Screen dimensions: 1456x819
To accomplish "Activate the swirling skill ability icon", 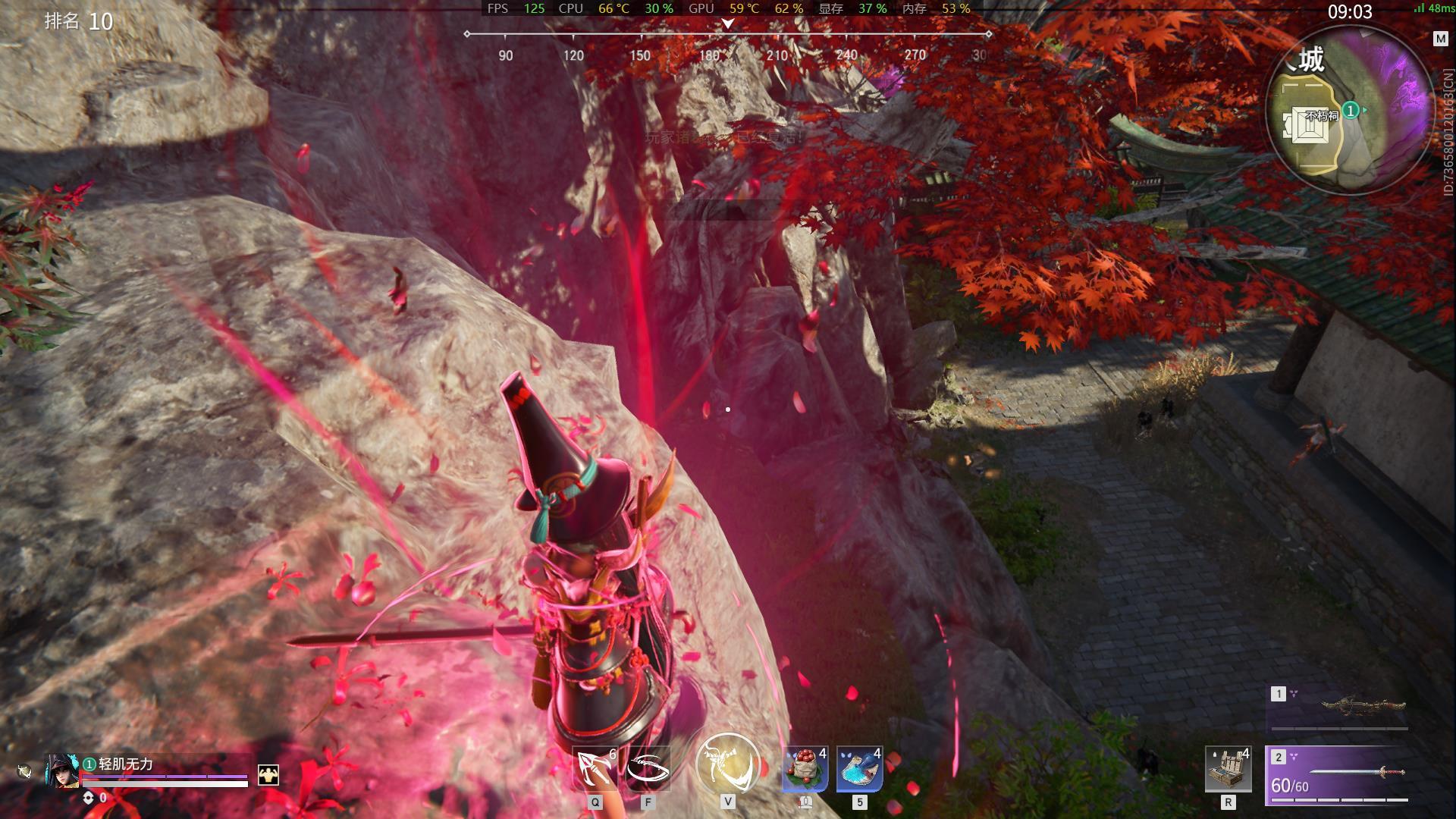I will click(x=648, y=769).
